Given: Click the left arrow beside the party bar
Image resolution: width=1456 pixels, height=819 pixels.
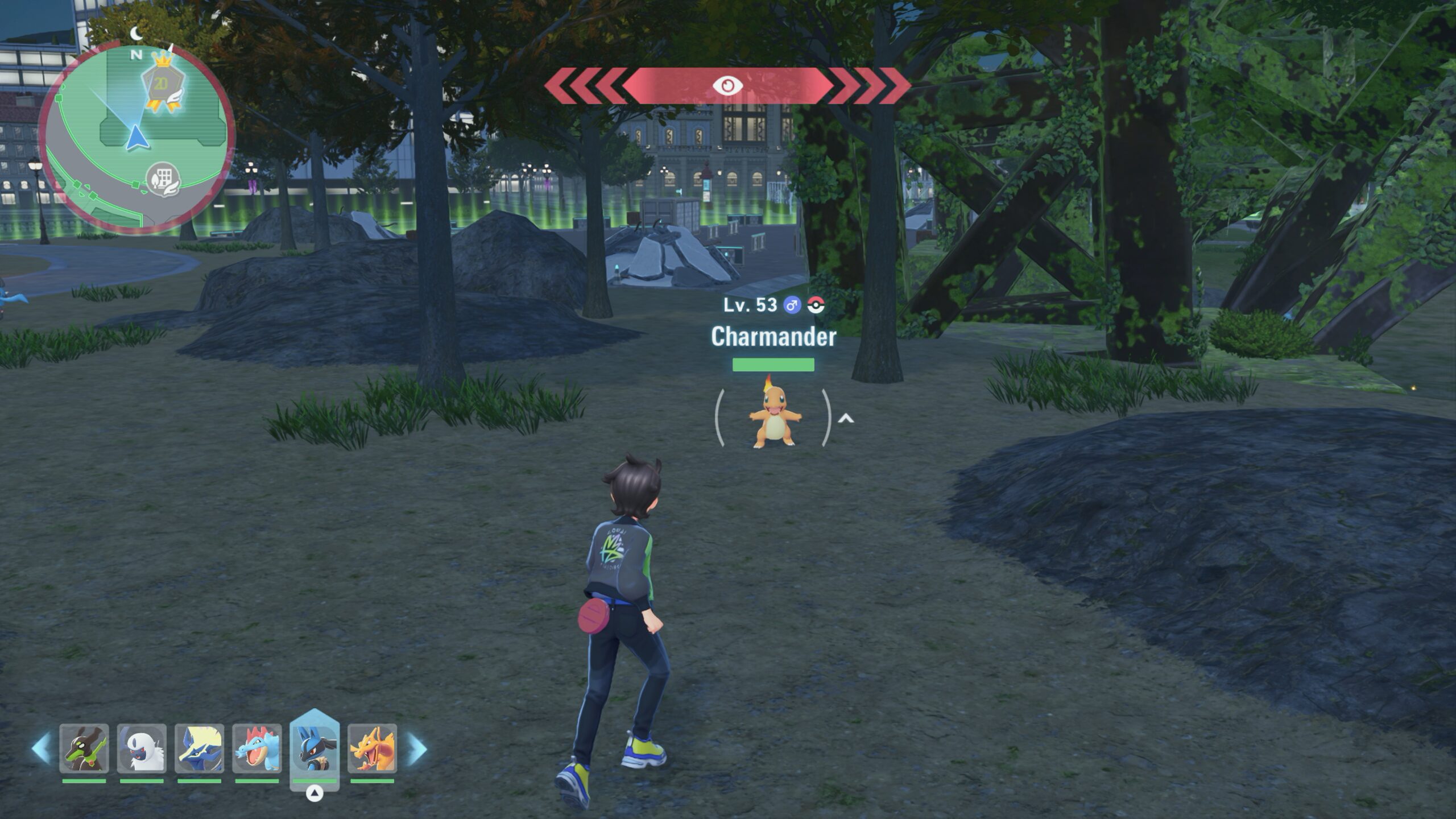Looking at the screenshot, I should click(x=42, y=748).
